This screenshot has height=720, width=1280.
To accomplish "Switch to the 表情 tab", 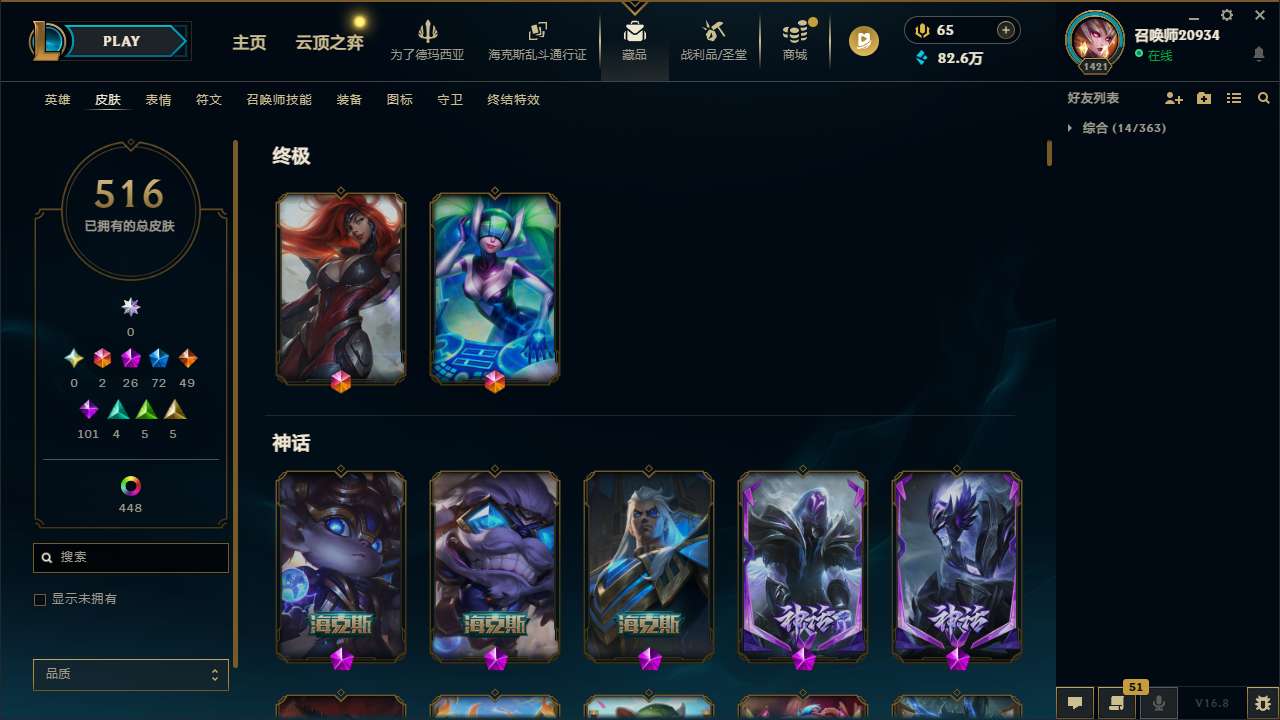I will click(x=157, y=100).
